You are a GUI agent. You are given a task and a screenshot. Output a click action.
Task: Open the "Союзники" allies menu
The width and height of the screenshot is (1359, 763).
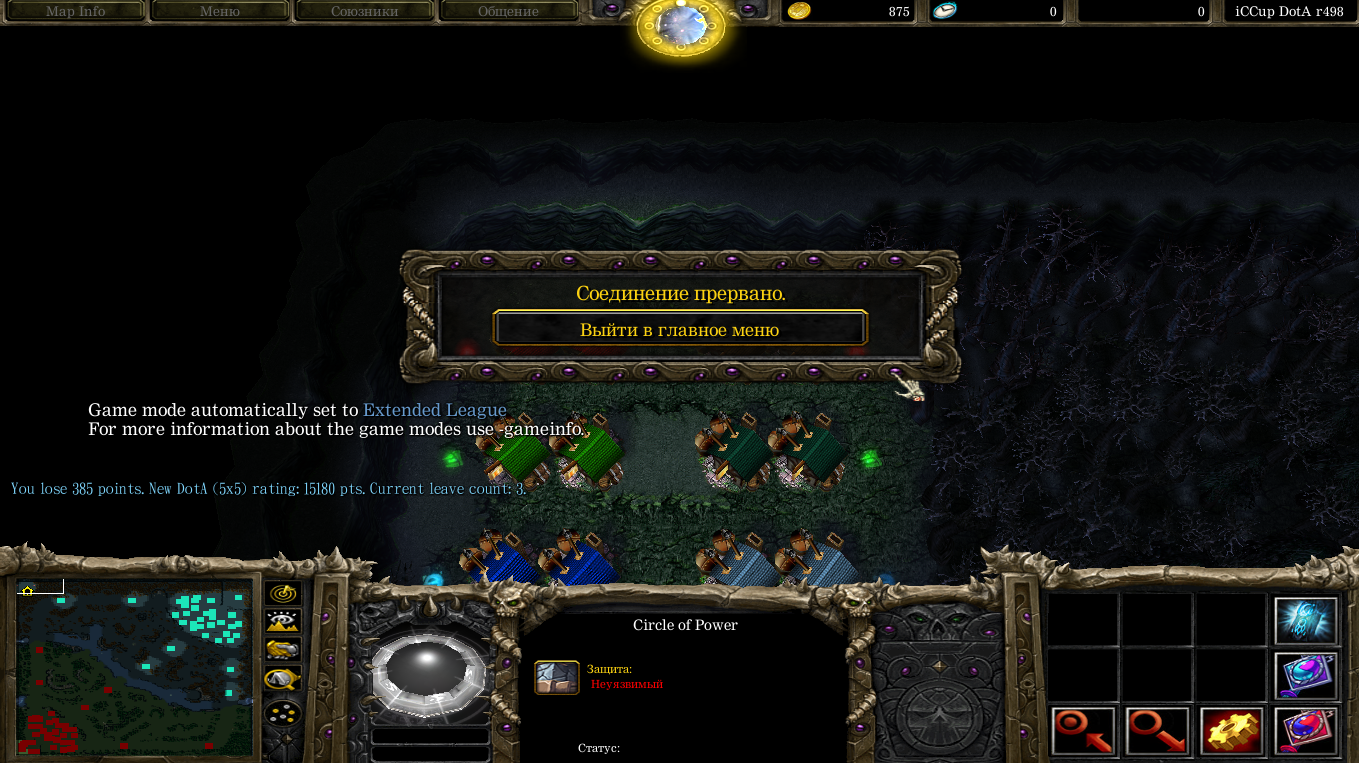364,12
